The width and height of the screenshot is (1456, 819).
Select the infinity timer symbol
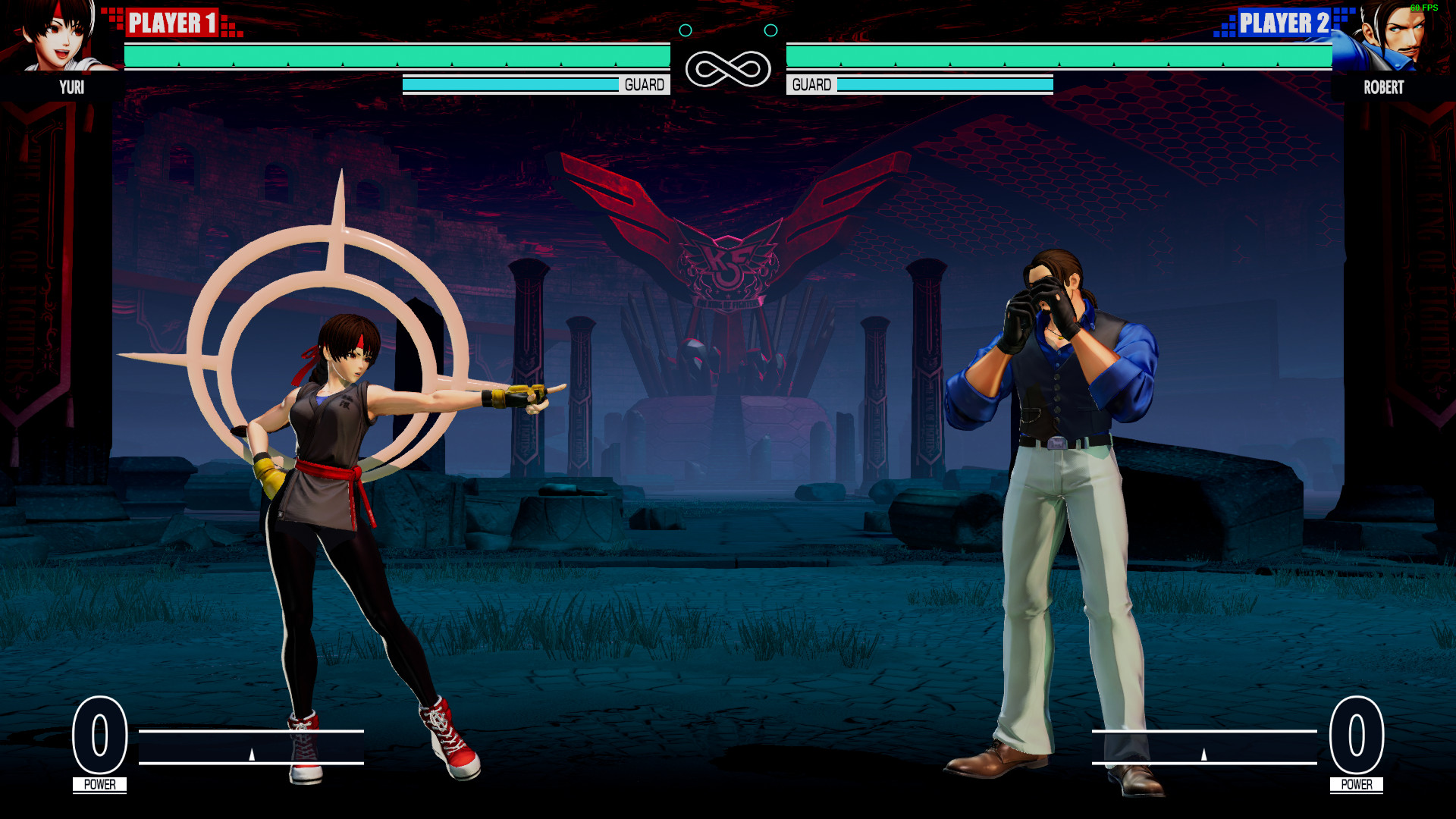[729, 67]
